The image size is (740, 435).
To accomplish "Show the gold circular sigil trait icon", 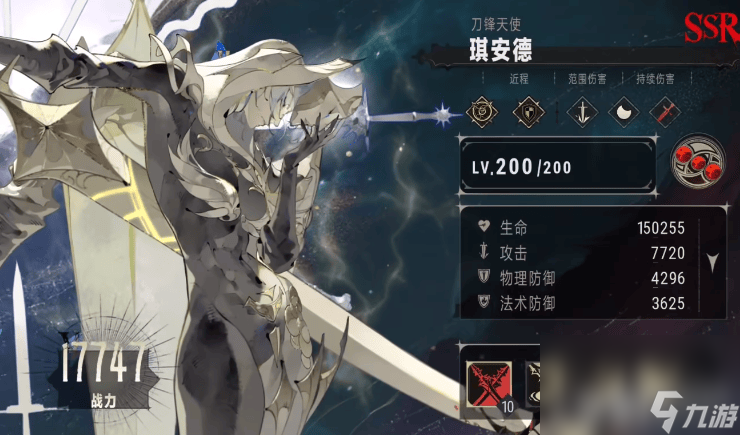I will pyautogui.click(x=484, y=111).
